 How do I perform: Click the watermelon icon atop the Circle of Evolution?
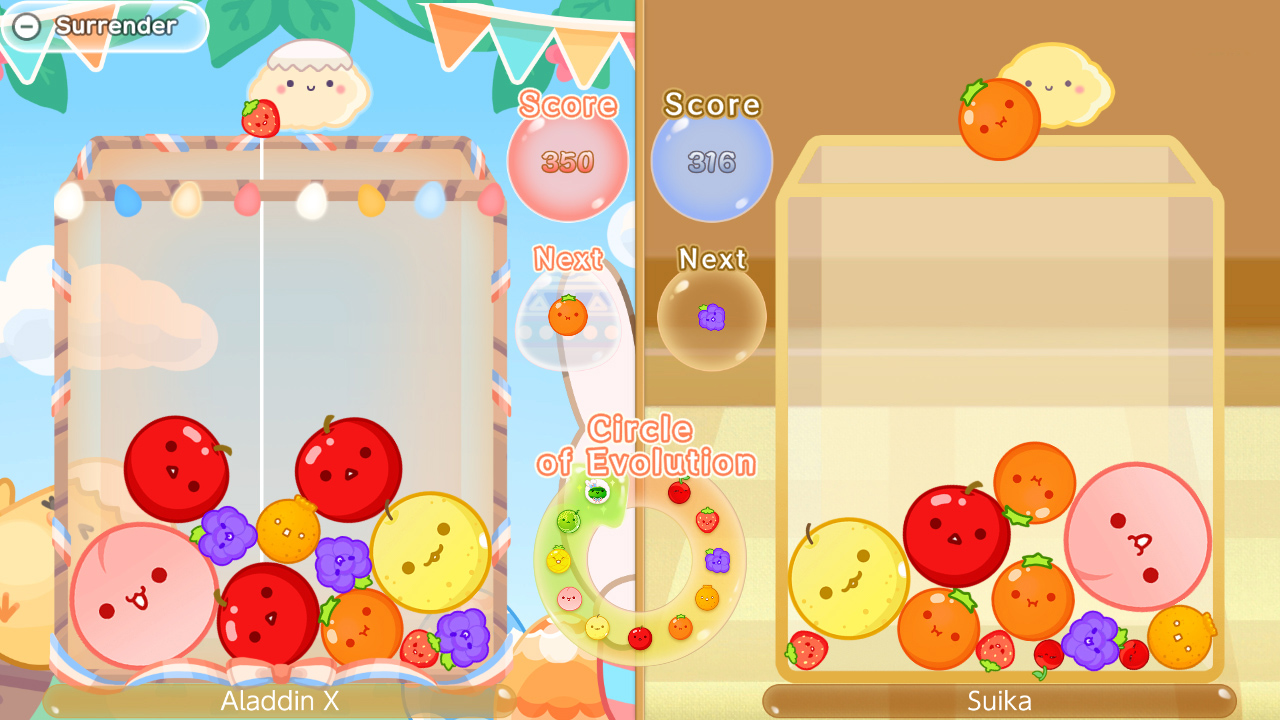(595, 492)
